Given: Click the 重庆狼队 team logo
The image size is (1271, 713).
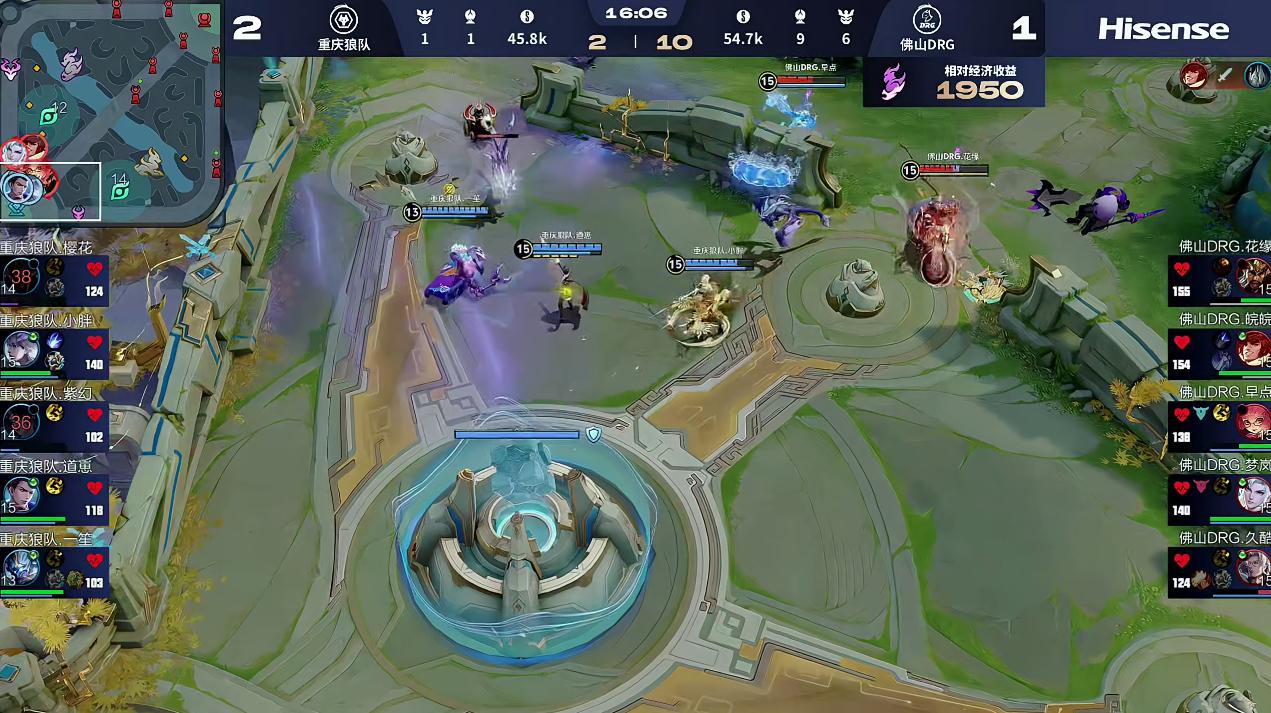Looking at the screenshot, I should pyautogui.click(x=344, y=19).
